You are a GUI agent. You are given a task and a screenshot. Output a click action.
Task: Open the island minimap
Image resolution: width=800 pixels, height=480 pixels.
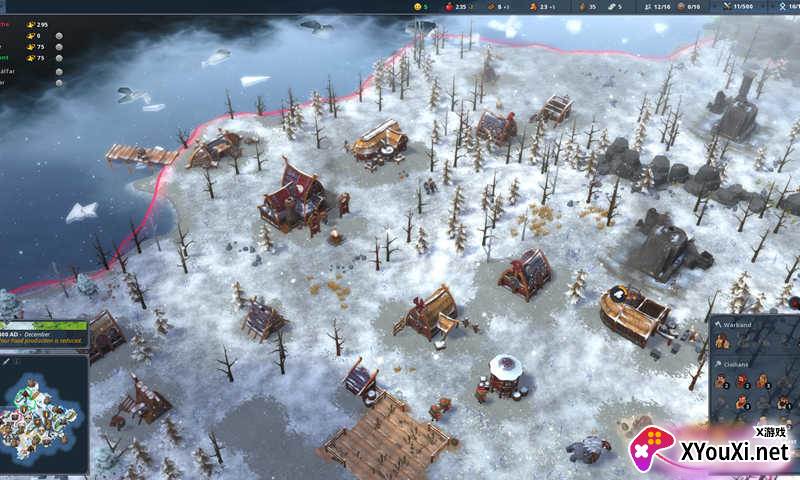(x=45, y=407)
